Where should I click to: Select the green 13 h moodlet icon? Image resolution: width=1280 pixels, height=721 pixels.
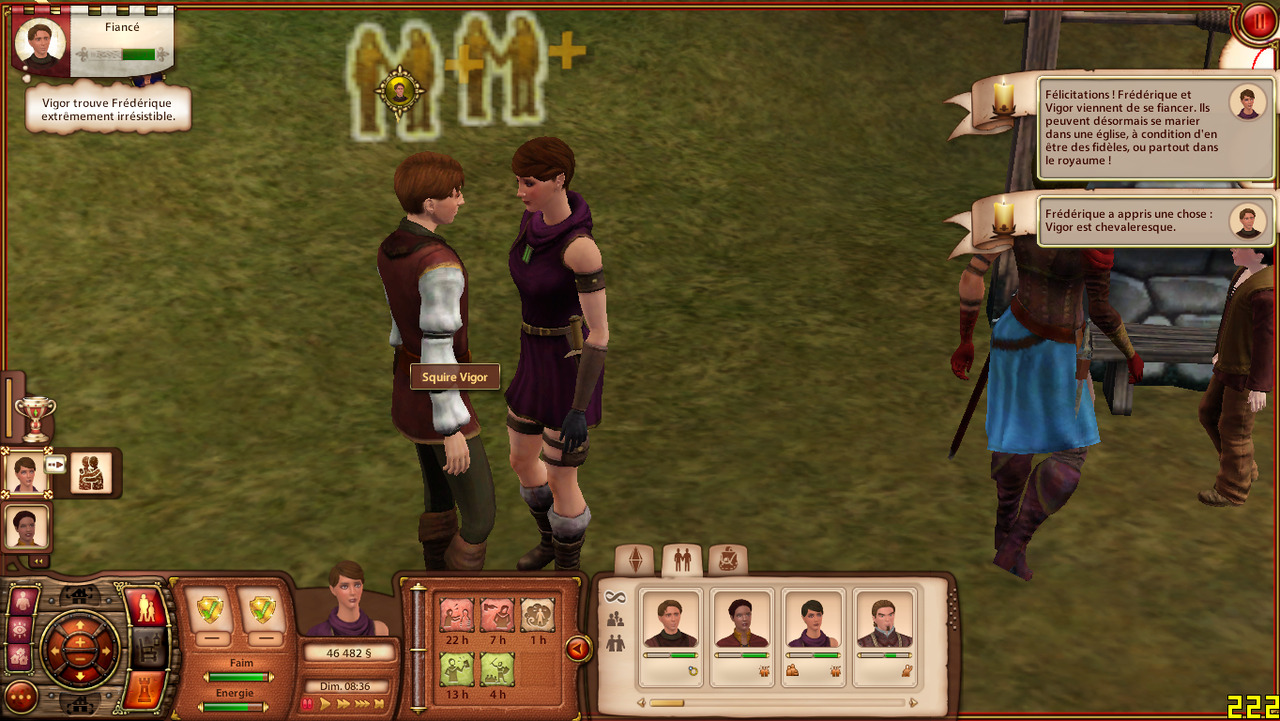coord(457,669)
